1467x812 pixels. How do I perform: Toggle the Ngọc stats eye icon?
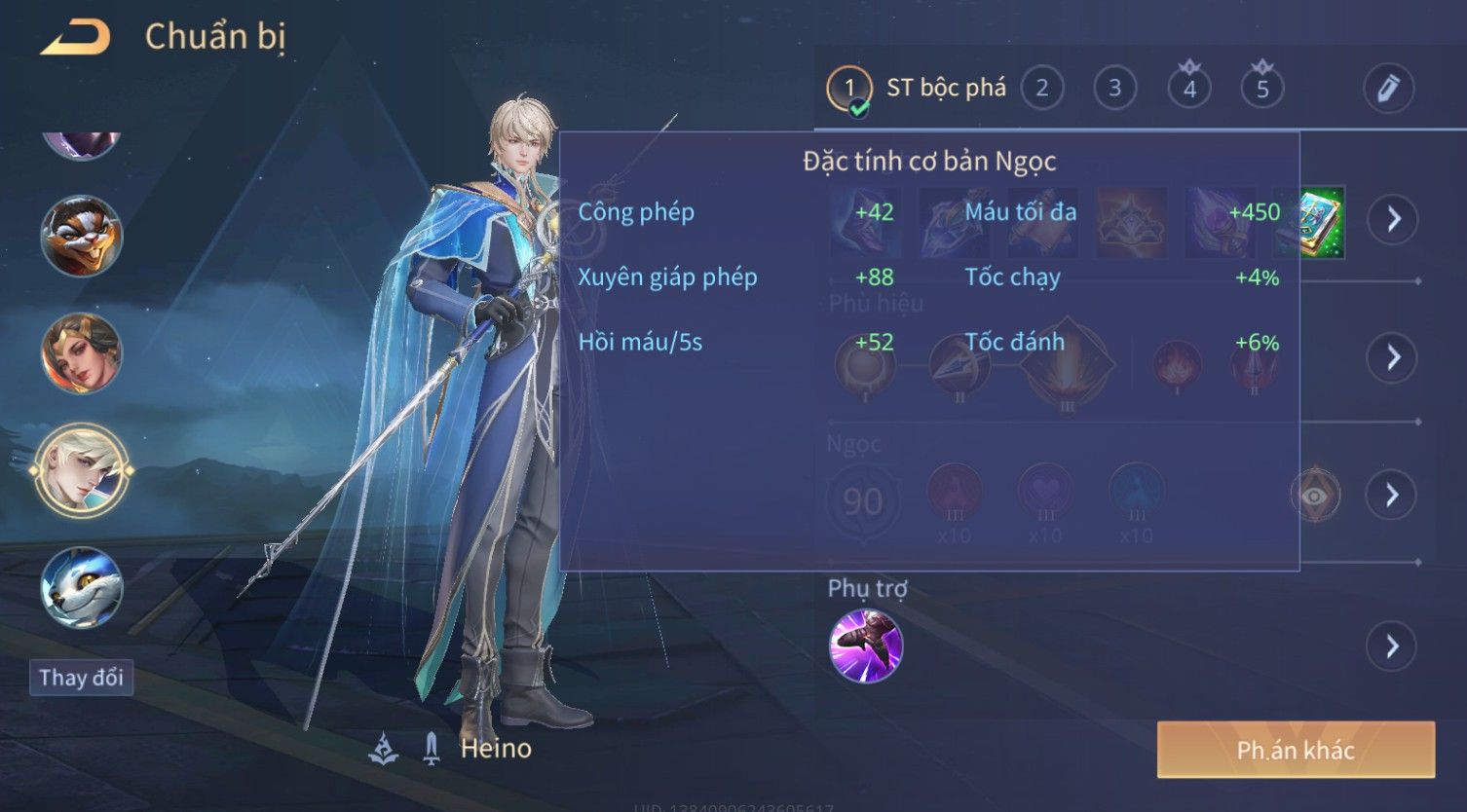(1315, 496)
